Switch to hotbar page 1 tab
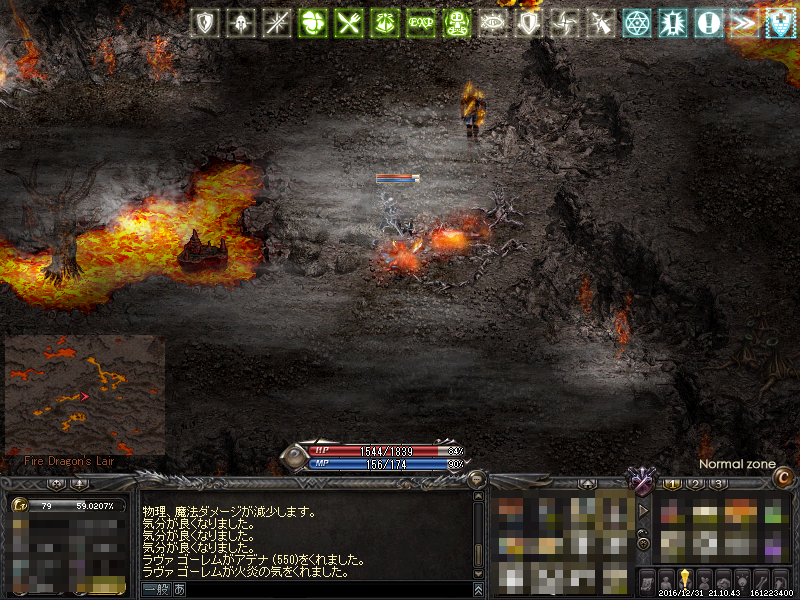Viewport: 800px width, 600px height. pyautogui.click(x=673, y=484)
